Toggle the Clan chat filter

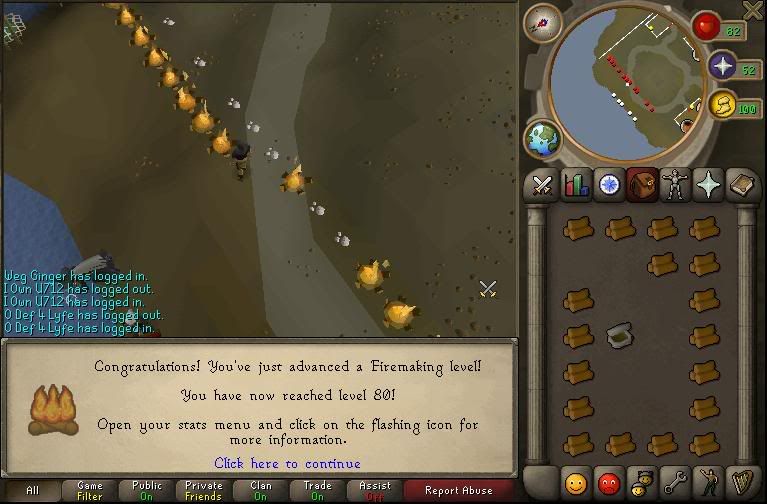[x=261, y=490]
